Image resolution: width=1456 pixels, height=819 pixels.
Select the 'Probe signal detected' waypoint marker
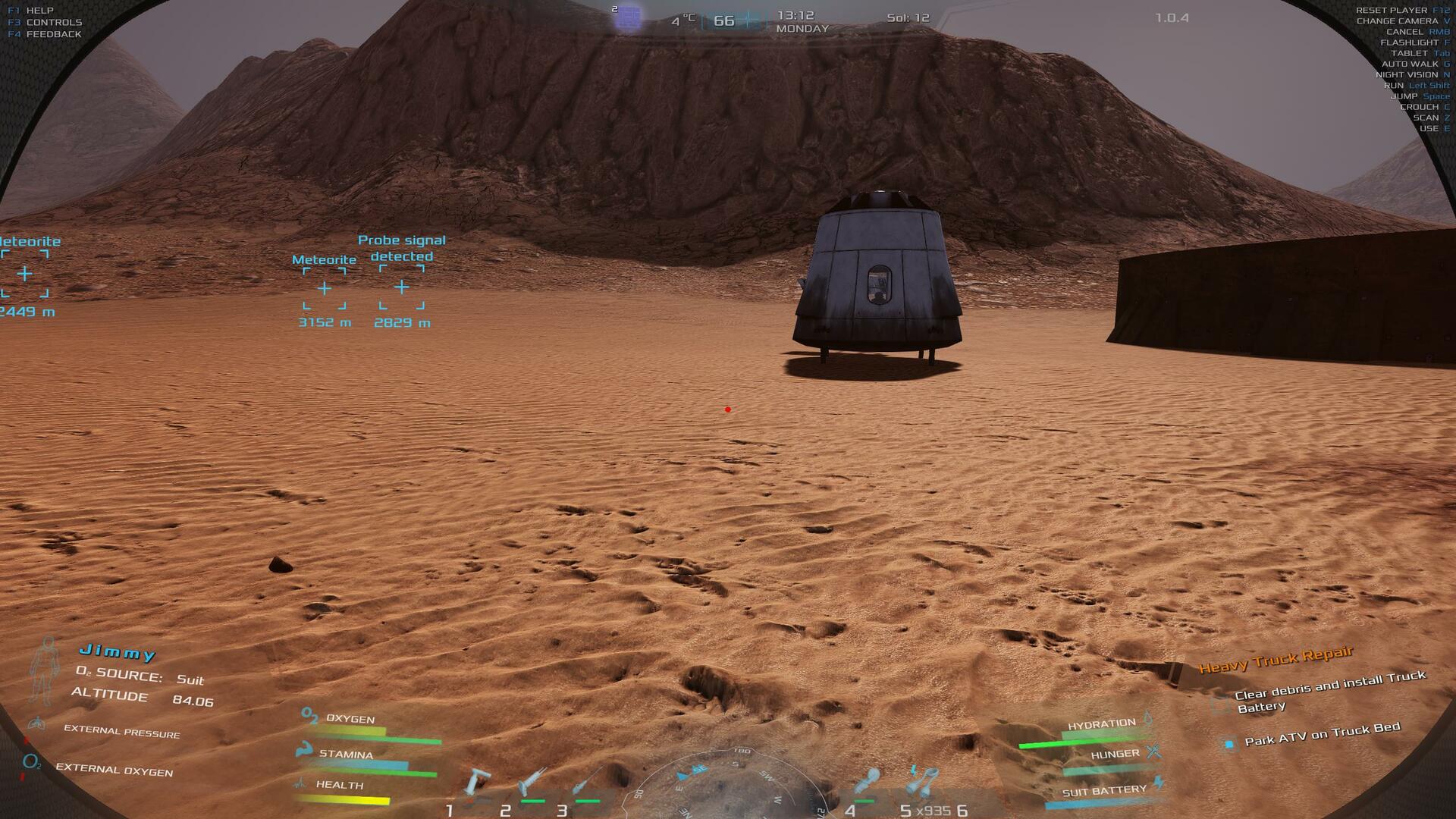point(402,287)
